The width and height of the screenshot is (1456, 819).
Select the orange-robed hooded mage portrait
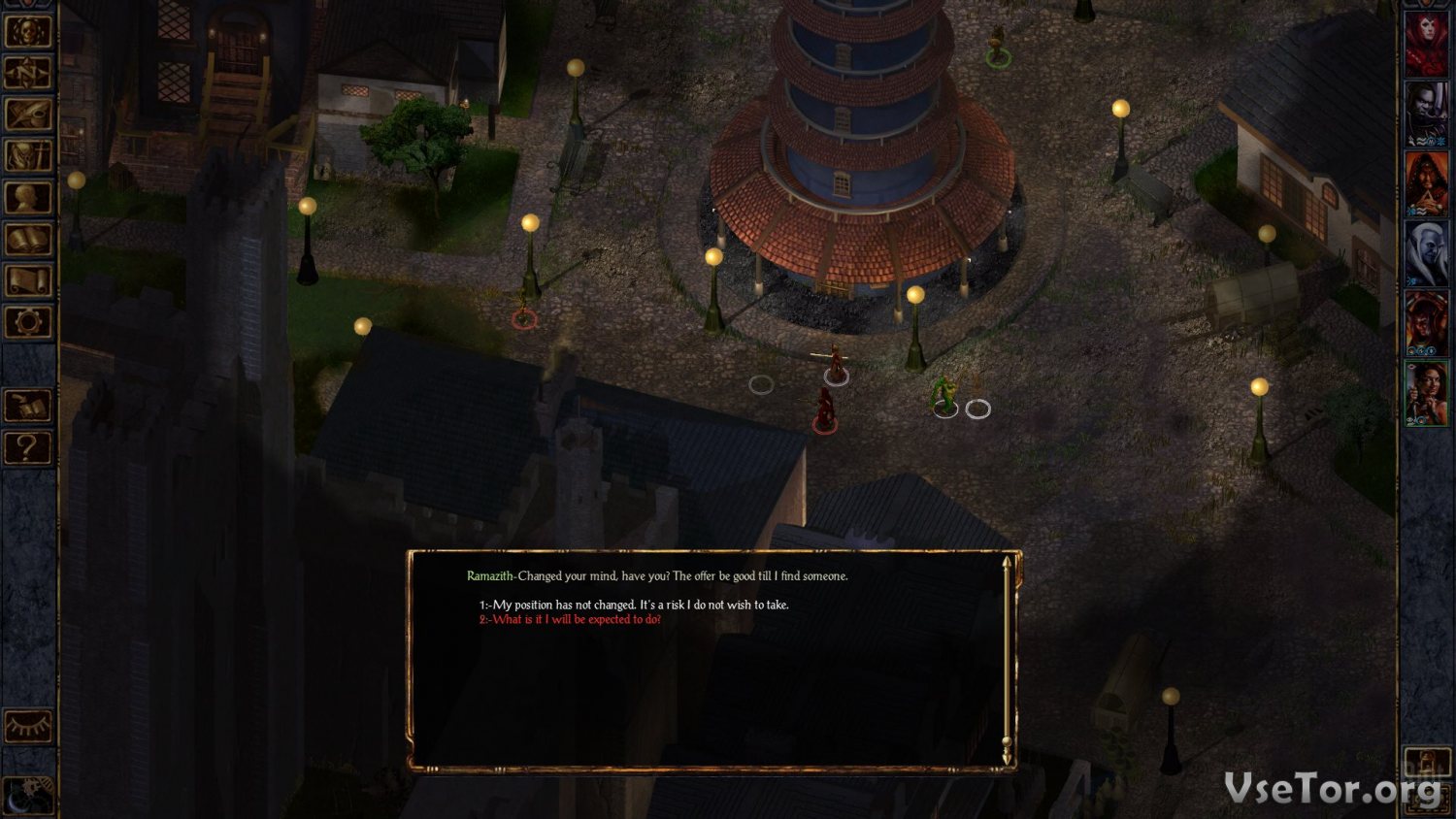(x=1426, y=182)
